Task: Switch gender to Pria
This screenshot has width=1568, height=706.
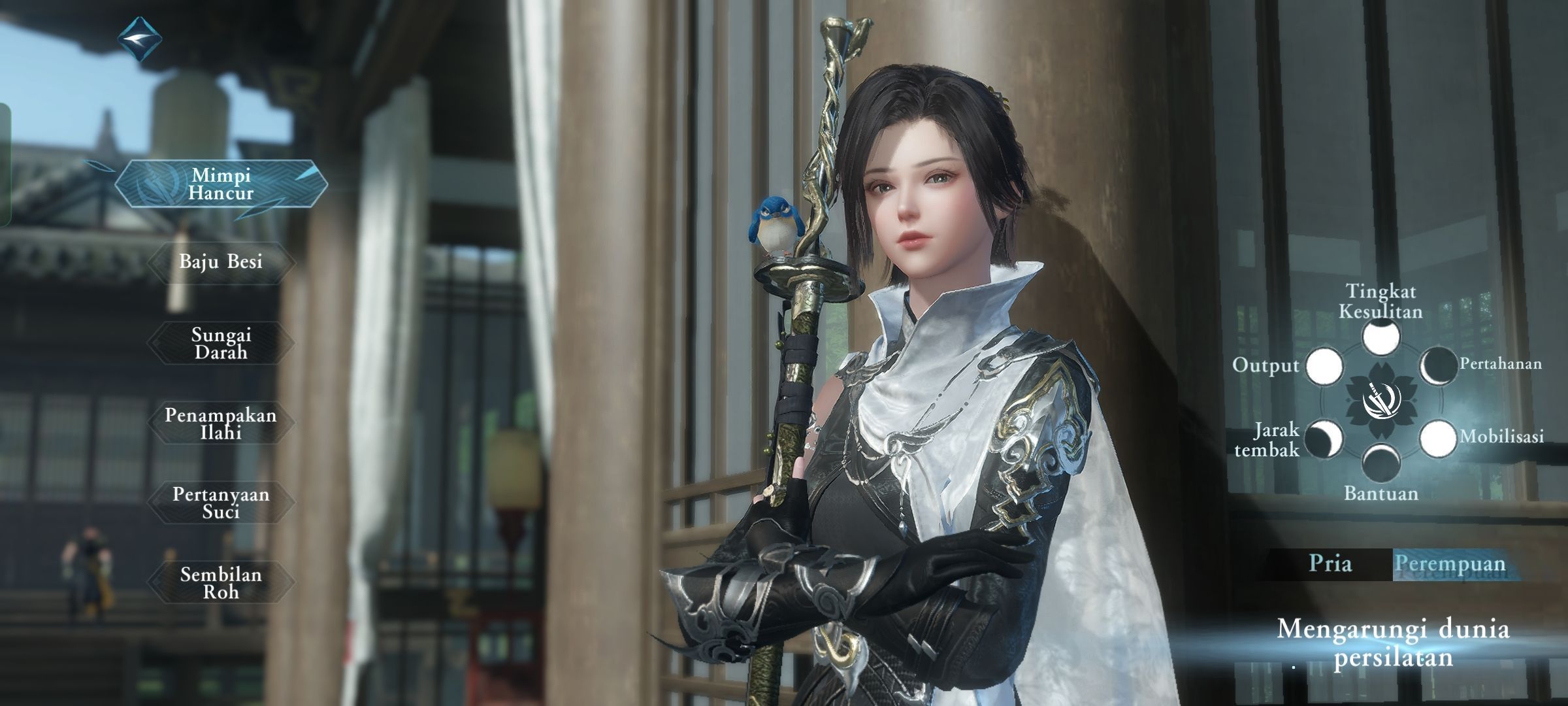Action: [x=1330, y=563]
